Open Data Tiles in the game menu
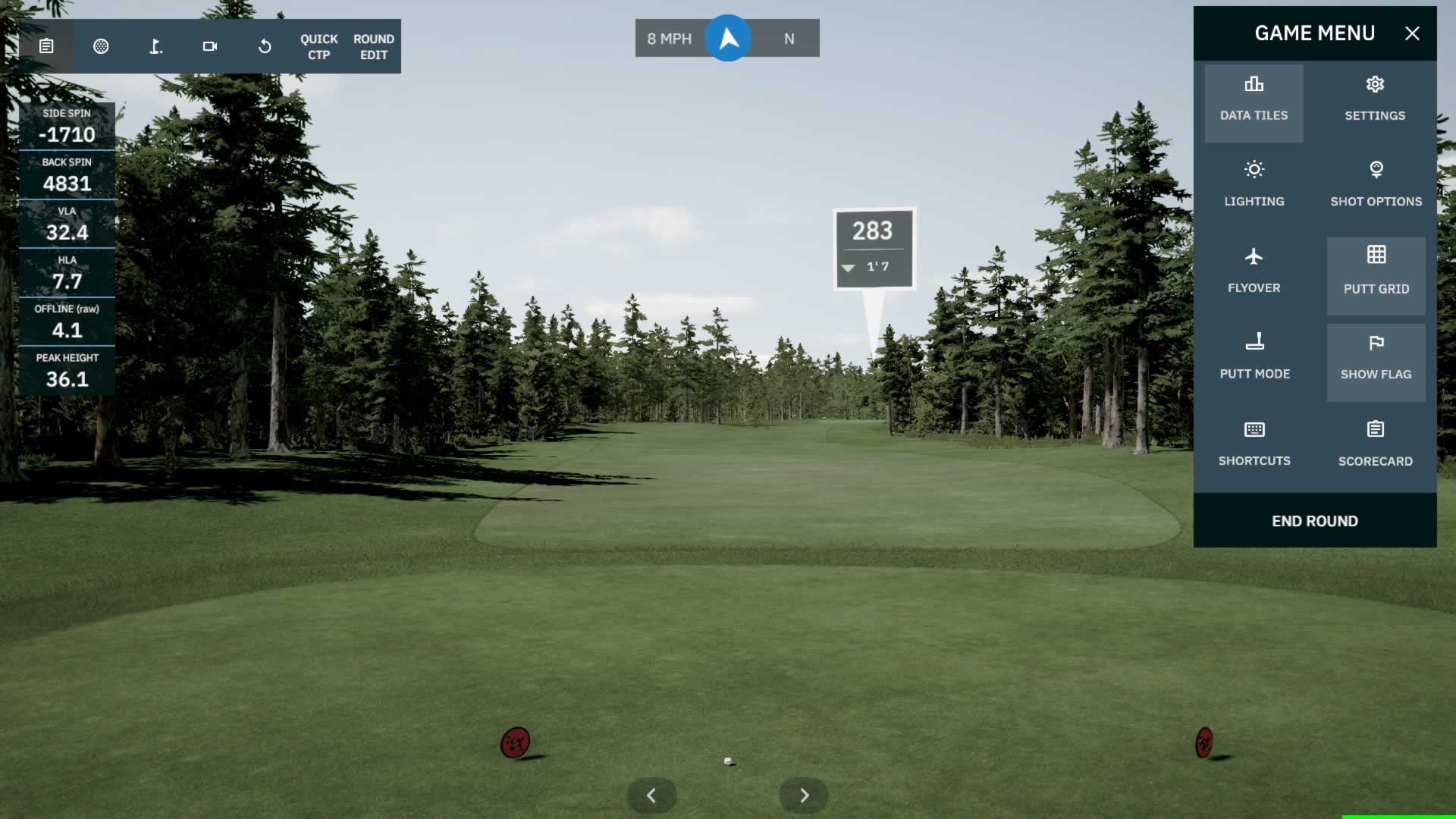 [1254, 100]
